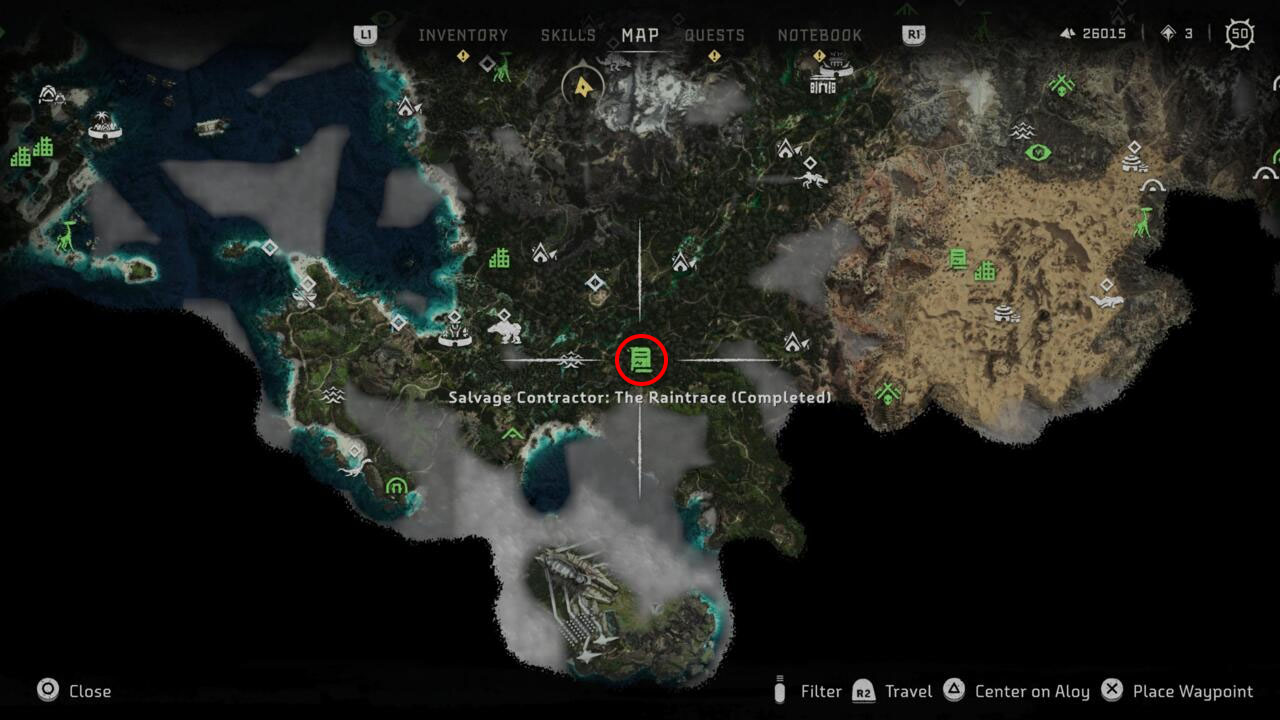The height and width of the screenshot is (720, 1280).
Task: Choose the elephant-like machine site marker
Action: (x=504, y=329)
